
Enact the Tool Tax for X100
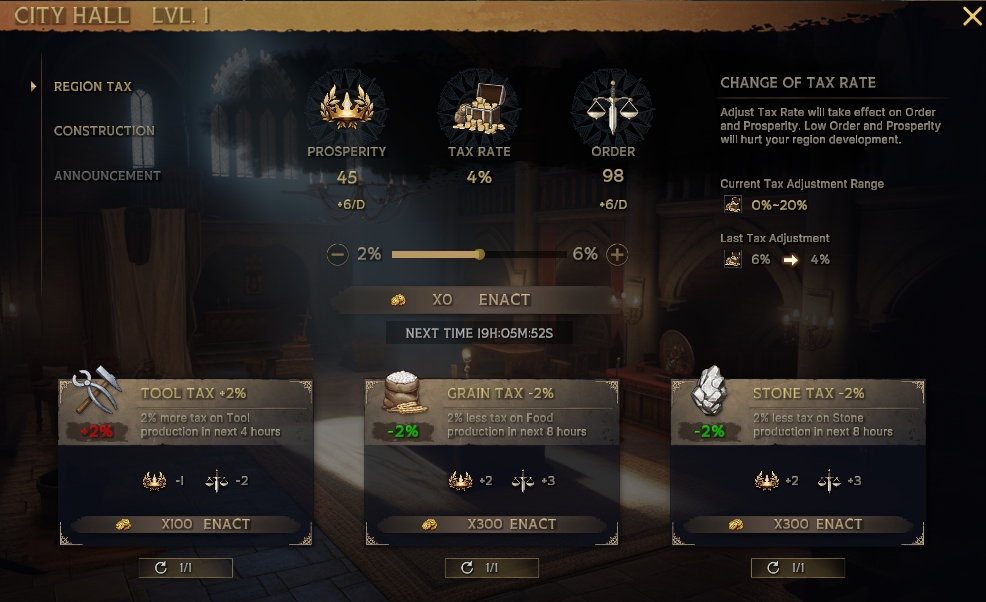click(186, 524)
